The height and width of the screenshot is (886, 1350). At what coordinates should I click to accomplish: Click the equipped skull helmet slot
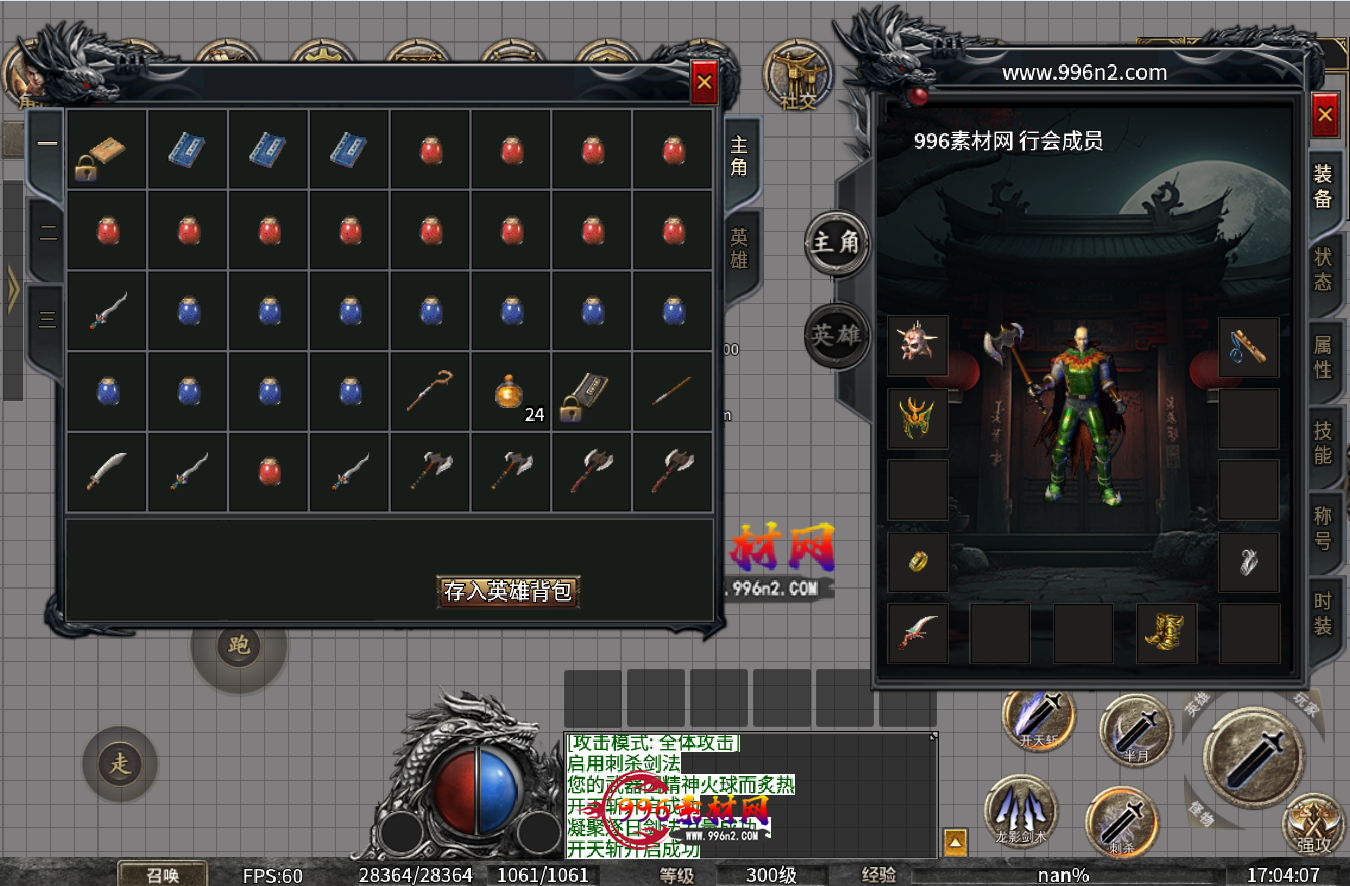(x=917, y=346)
